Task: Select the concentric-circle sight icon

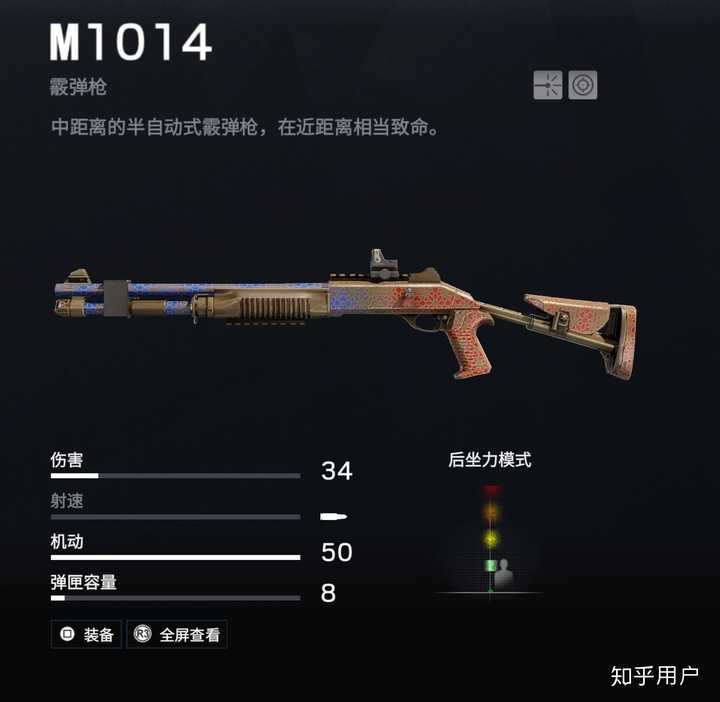Action: (x=582, y=86)
